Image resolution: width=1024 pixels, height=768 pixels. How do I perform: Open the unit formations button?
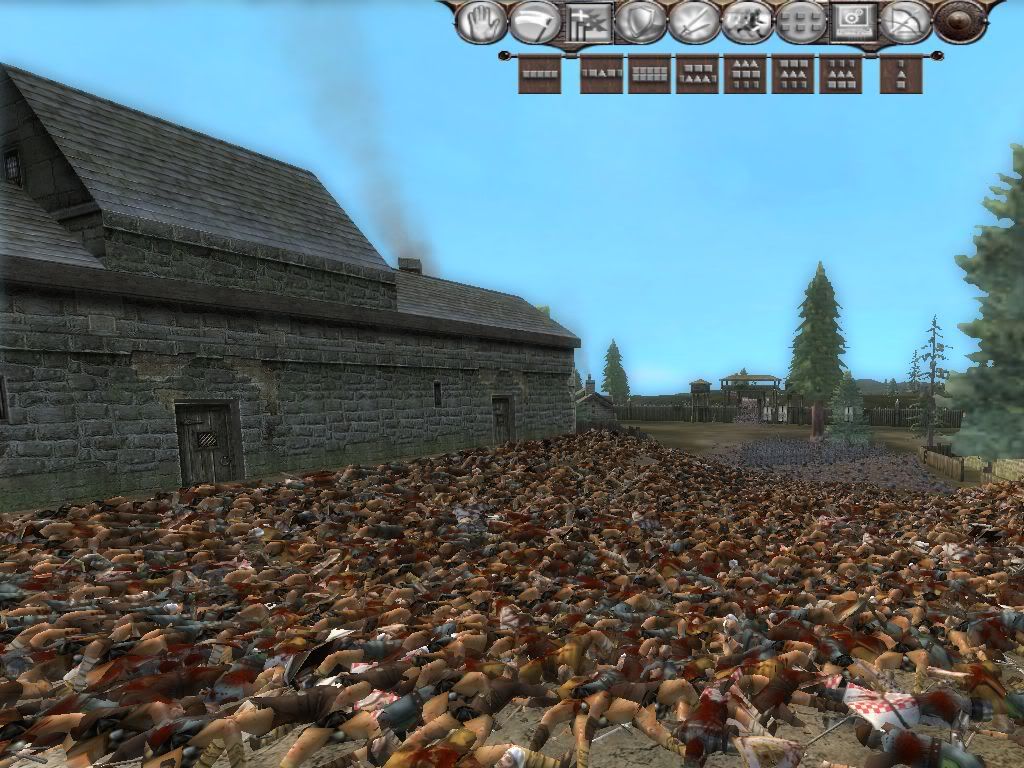pos(800,22)
